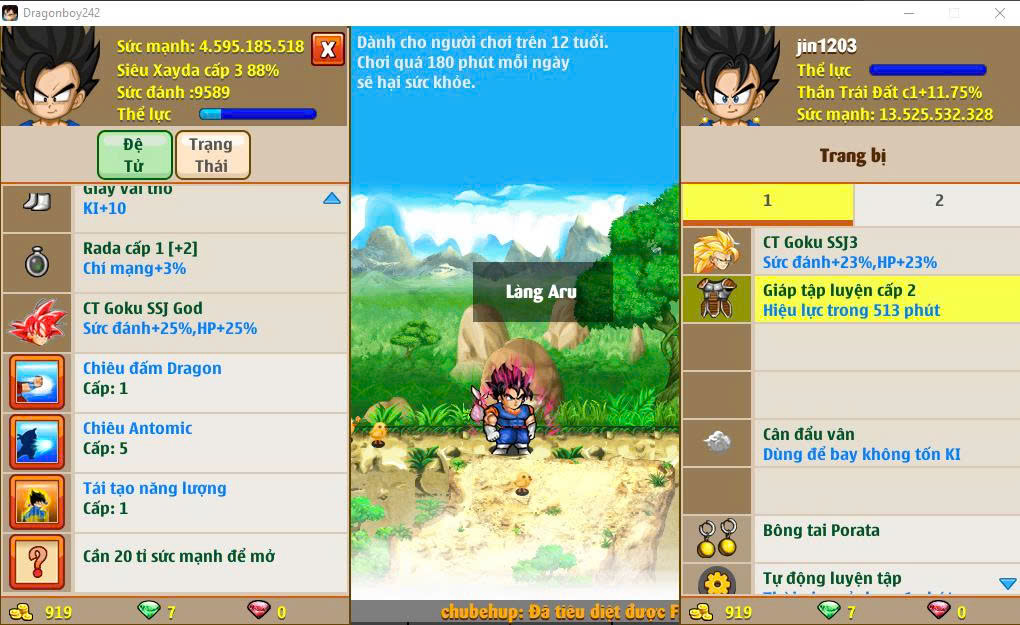Minimize the Dragonboy242 window
Viewport: 1020px width, 625px height.
[909, 13]
